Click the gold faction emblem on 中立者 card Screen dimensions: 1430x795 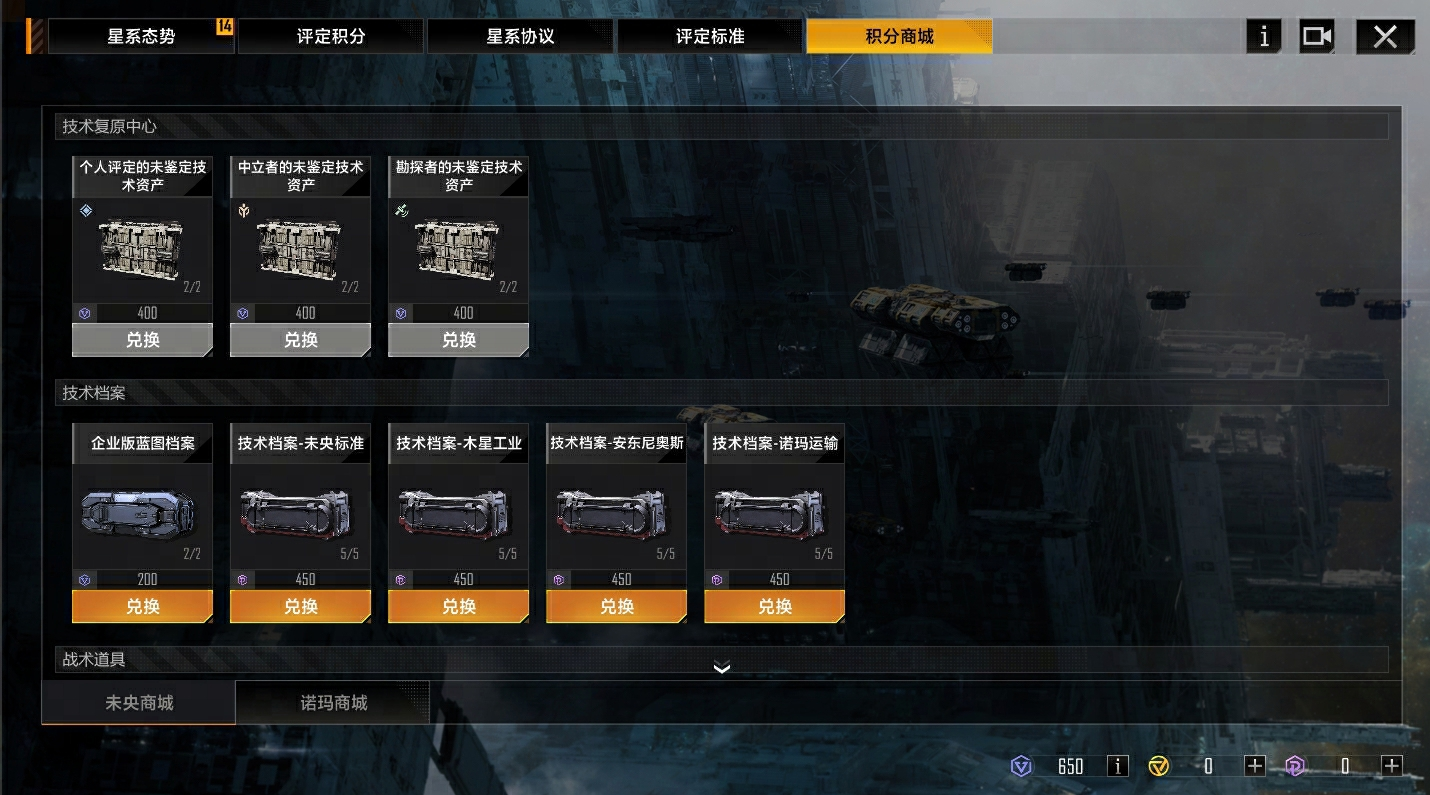pos(244,211)
